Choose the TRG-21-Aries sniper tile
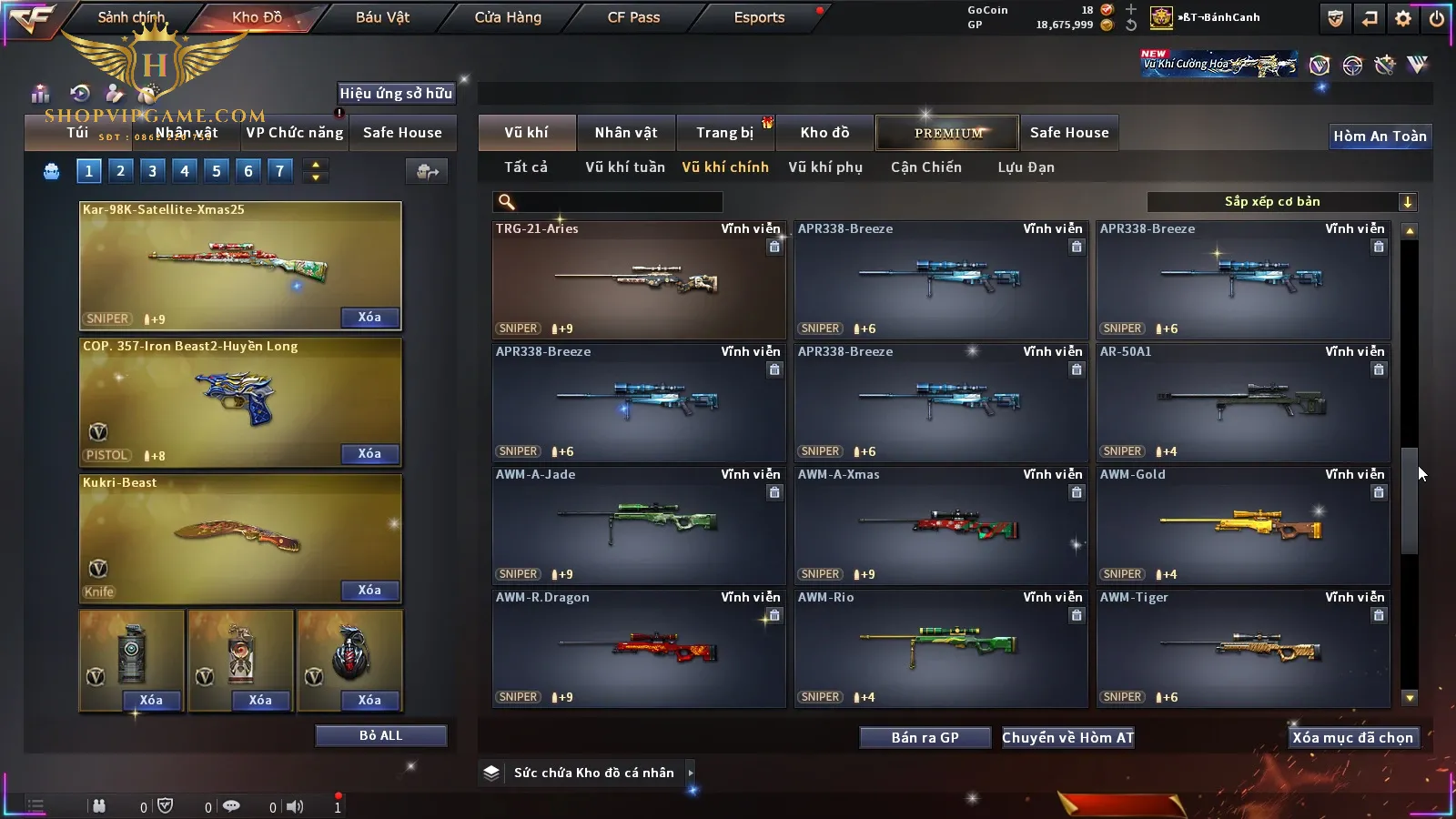The width and height of the screenshot is (1456, 819). [x=639, y=280]
